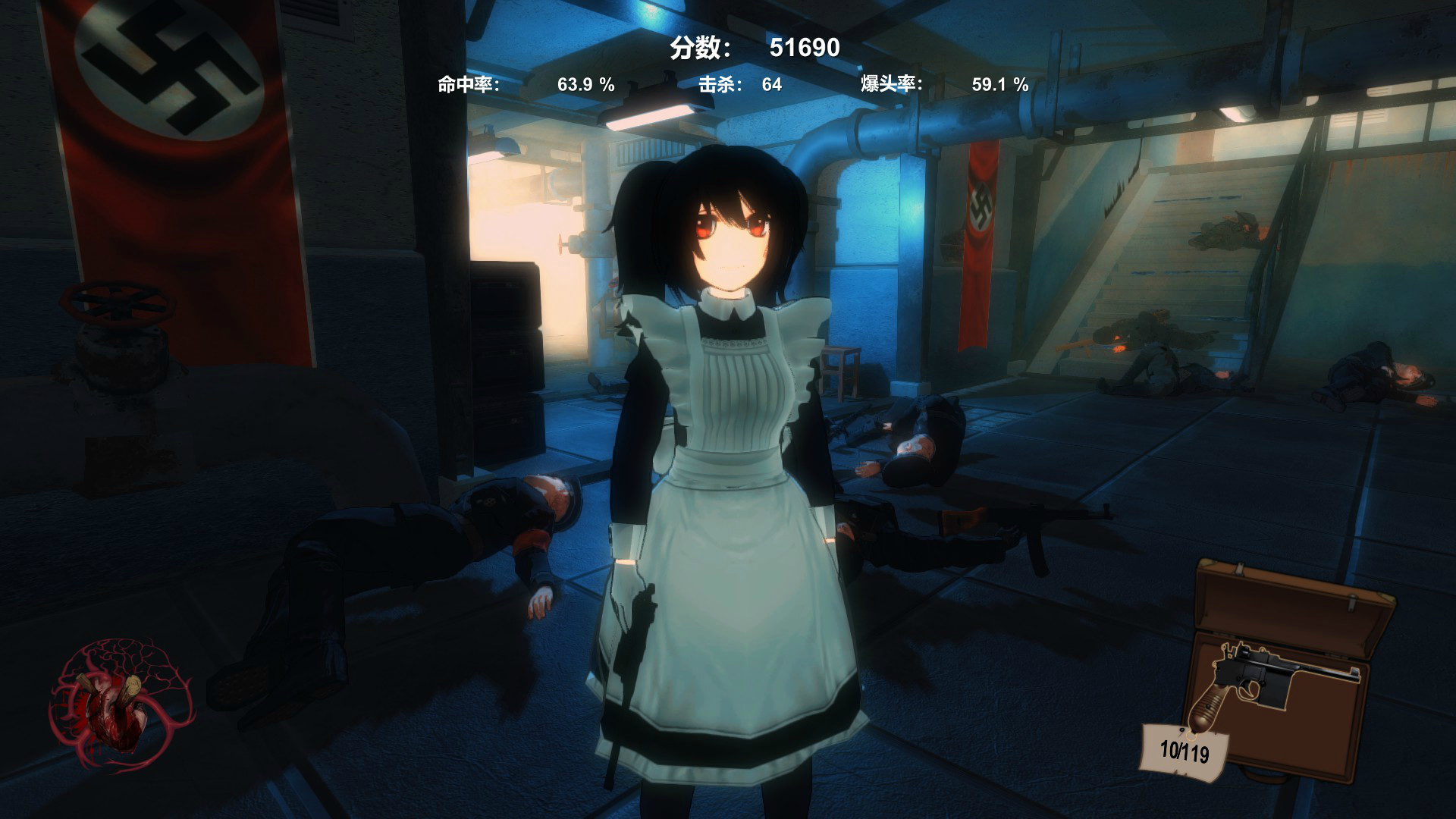Select the Mauser pistol weapon case icon
Viewport: 1456px width, 819px height.
[1283, 671]
